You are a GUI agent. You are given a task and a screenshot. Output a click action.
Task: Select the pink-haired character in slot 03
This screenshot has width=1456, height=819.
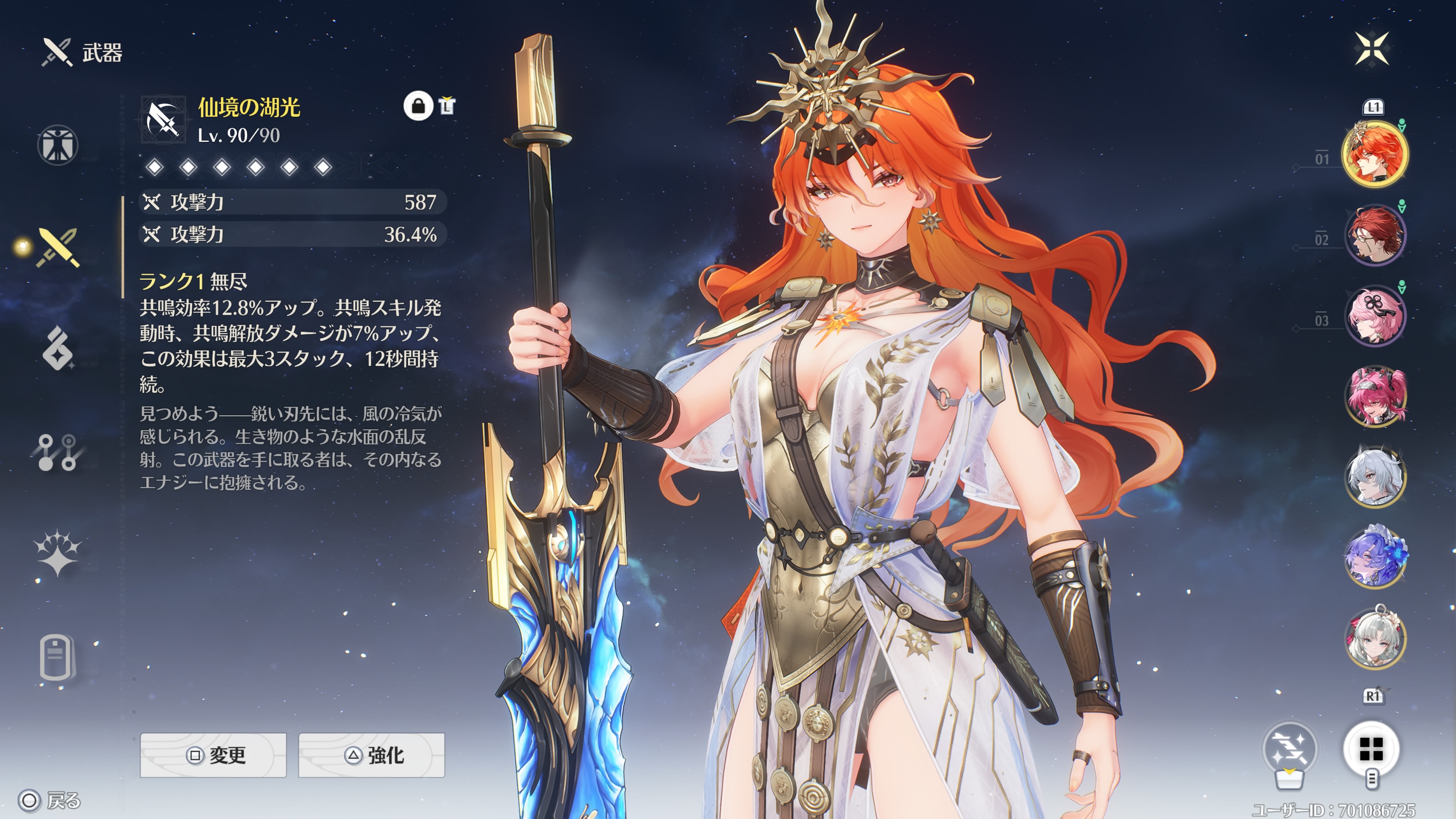coord(1374,315)
